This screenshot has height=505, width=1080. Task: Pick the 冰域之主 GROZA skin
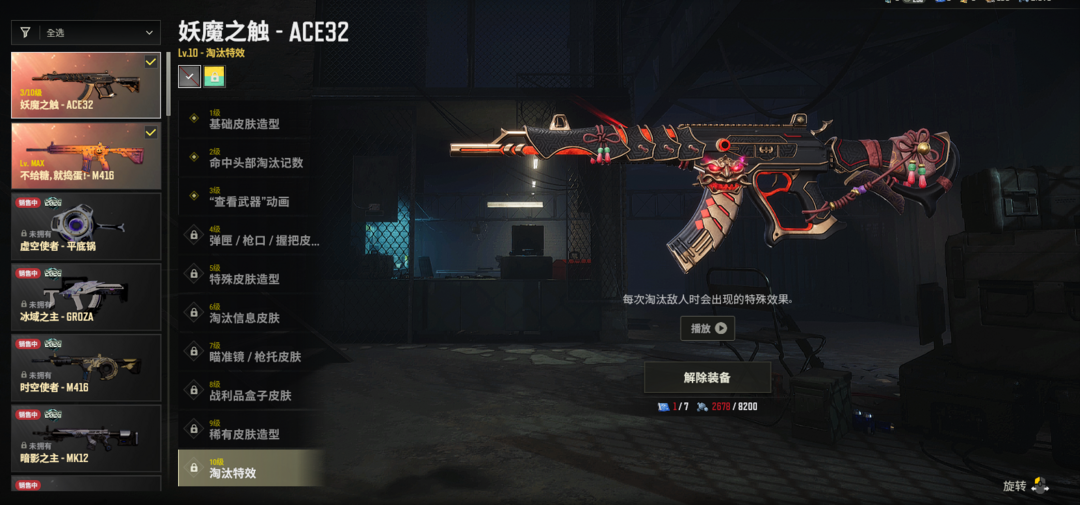(x=86, y=296)
